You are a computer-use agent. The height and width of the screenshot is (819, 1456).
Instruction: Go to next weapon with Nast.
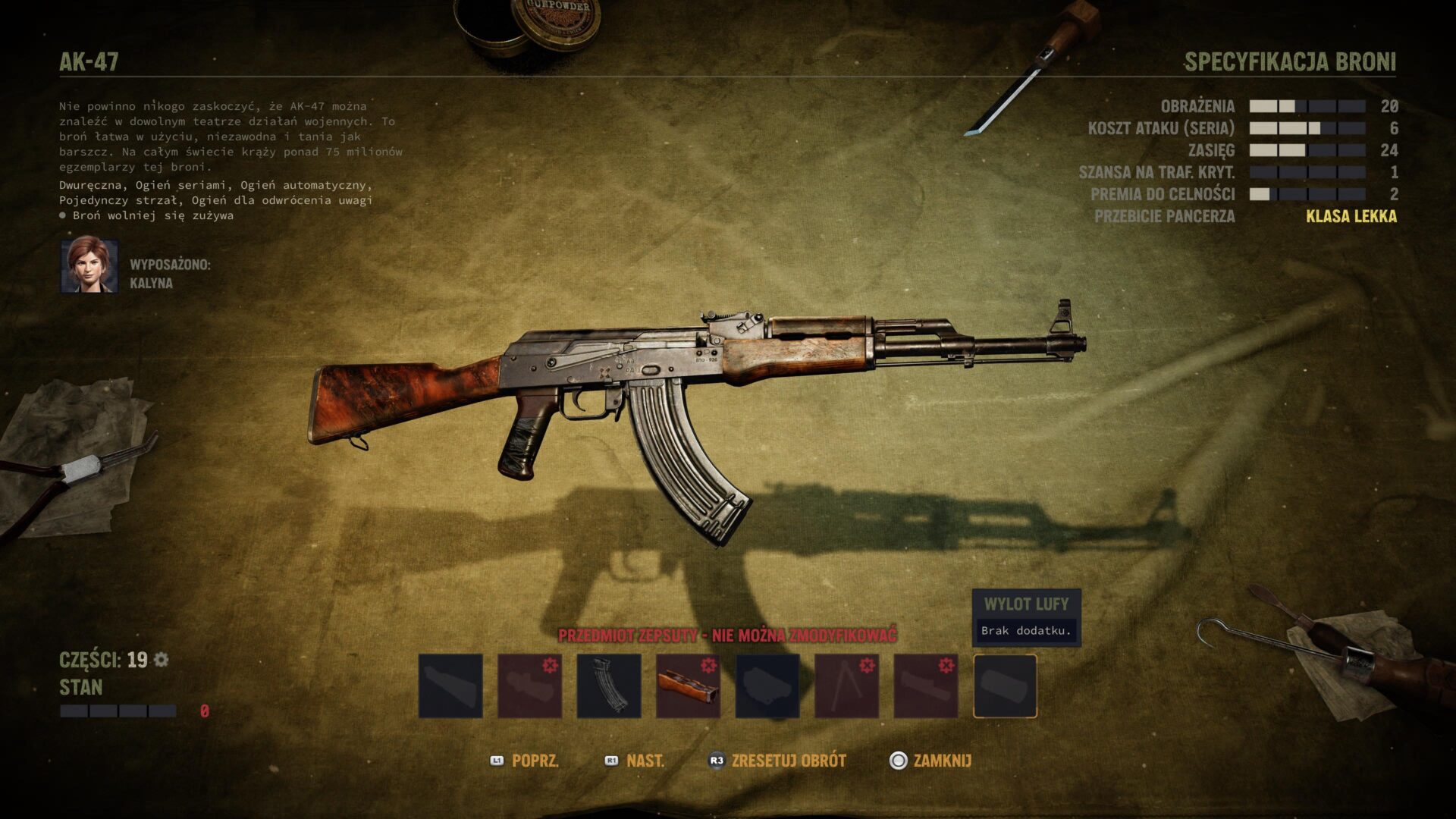(635, 761)
